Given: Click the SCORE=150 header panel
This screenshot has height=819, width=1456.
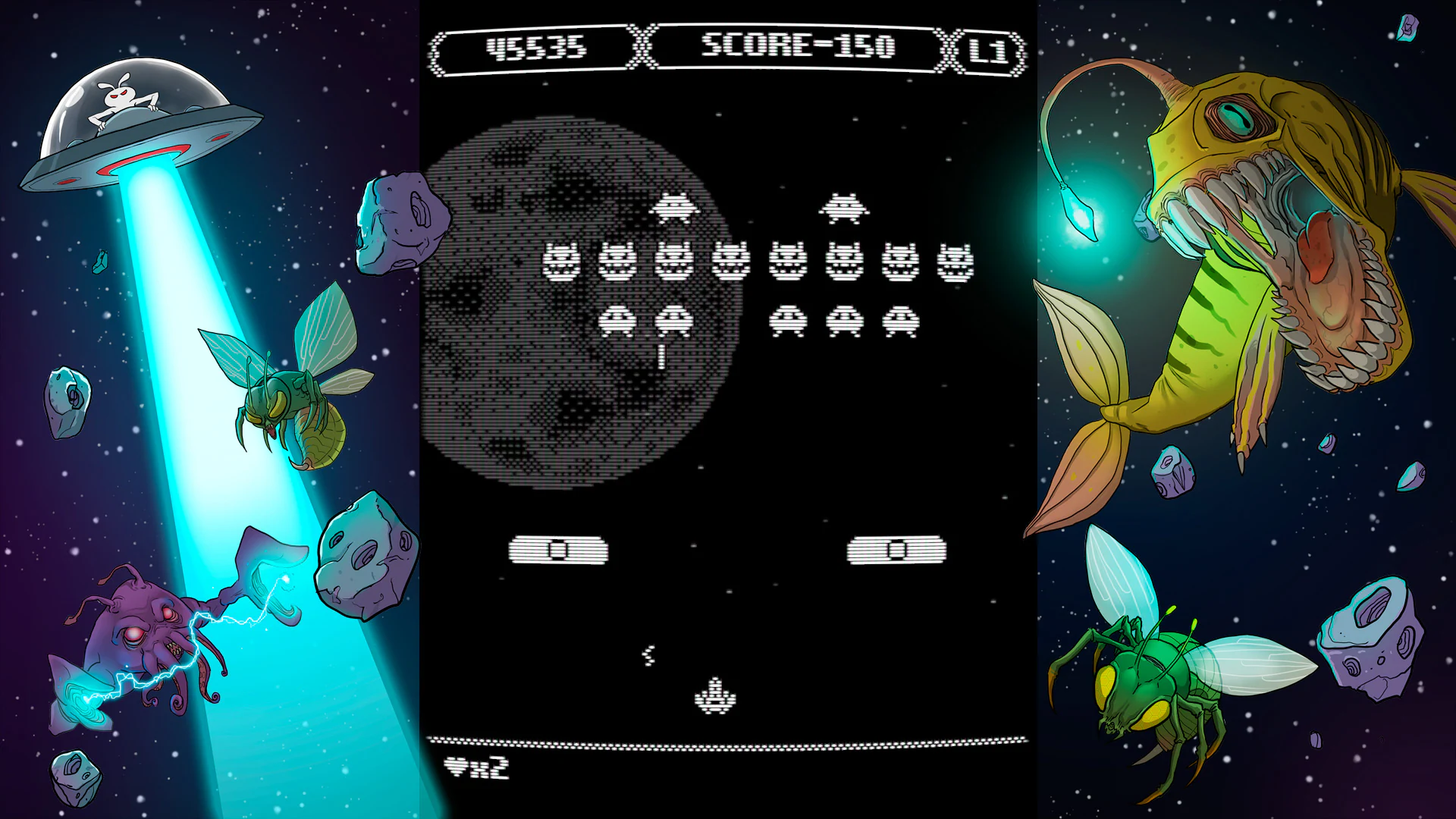Looking at the screenshot, I should tap(799, 45).
